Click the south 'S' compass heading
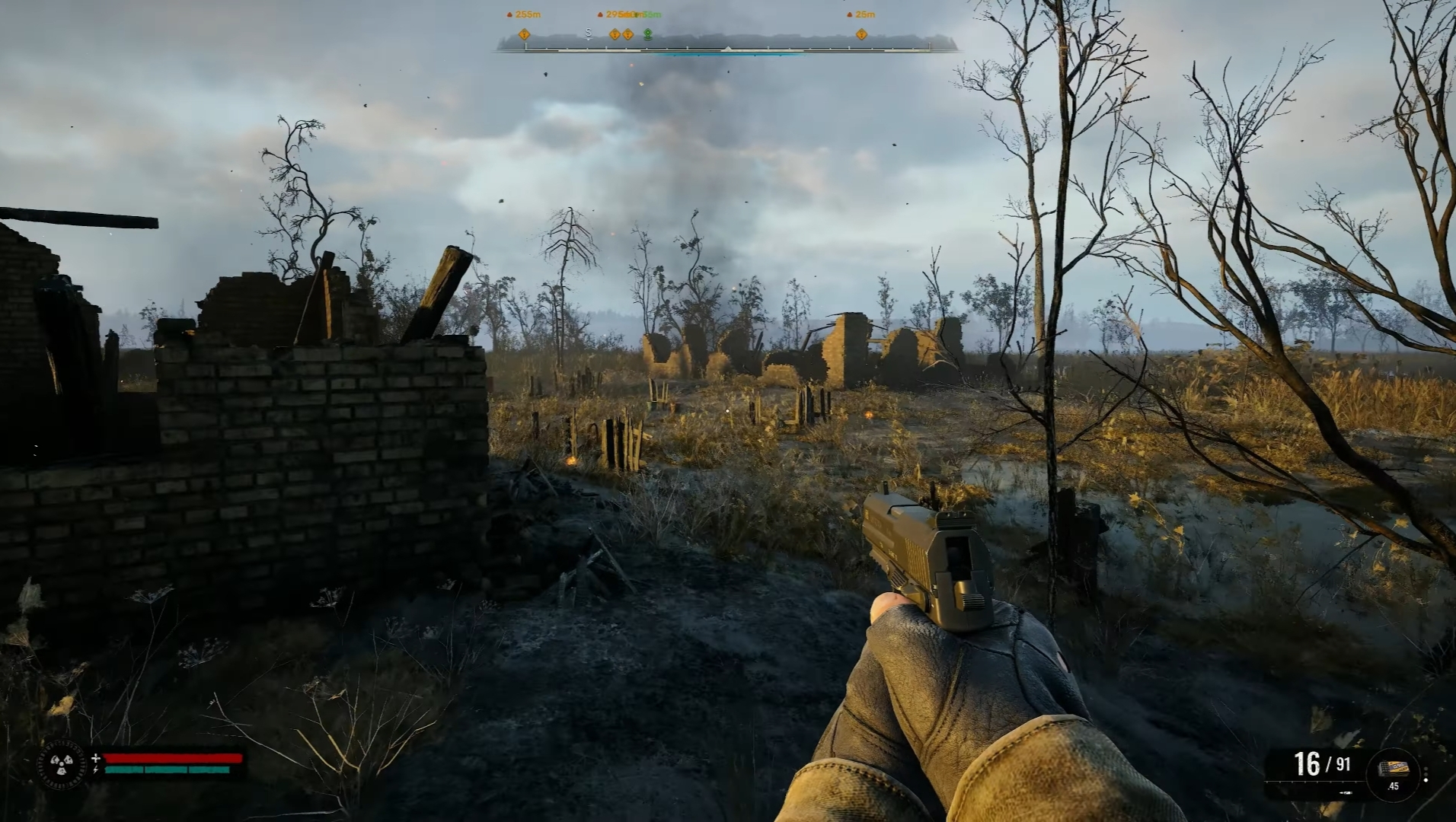 588,33
